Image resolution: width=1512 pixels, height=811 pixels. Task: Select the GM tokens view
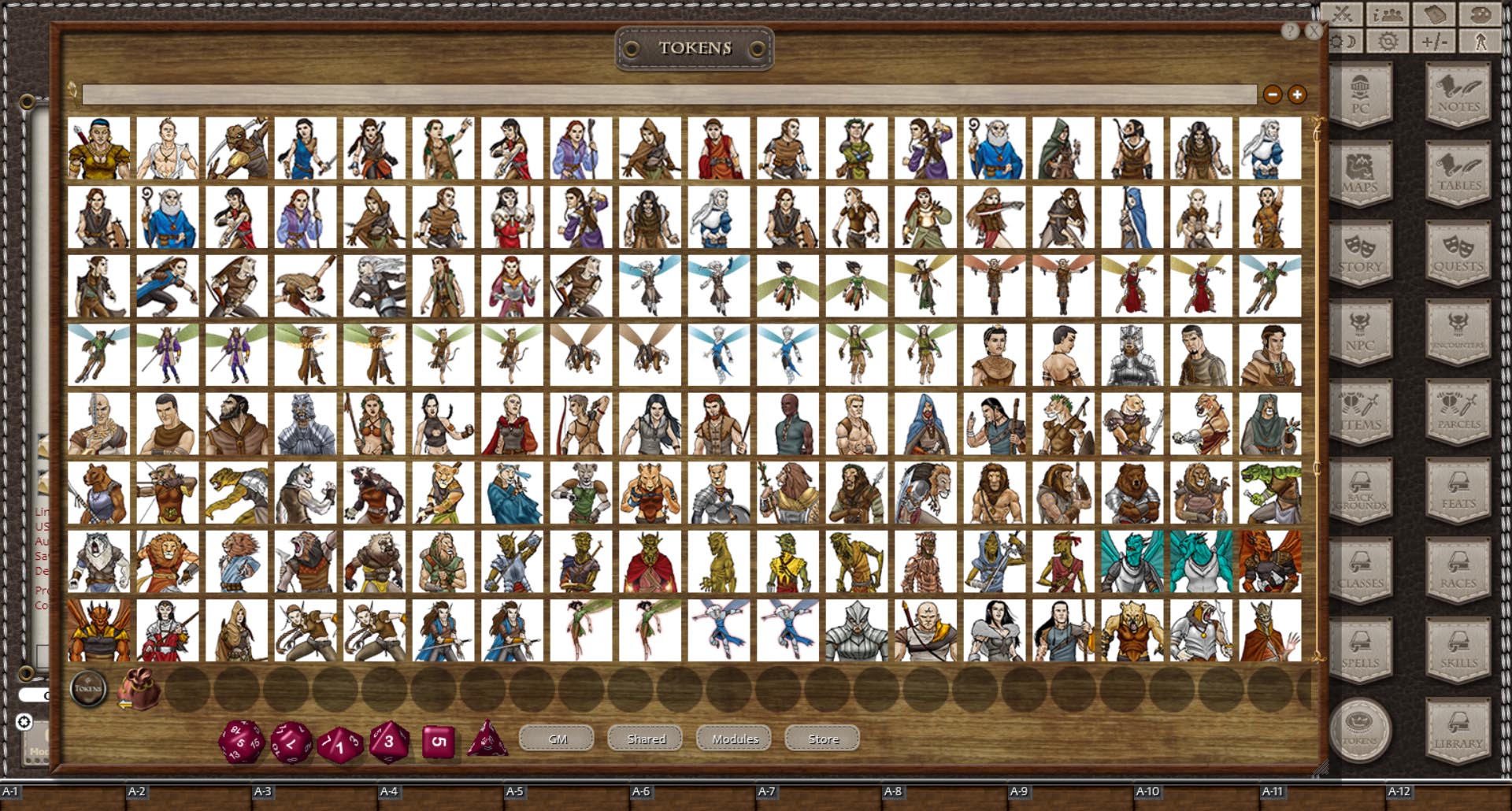click(557, 739)
